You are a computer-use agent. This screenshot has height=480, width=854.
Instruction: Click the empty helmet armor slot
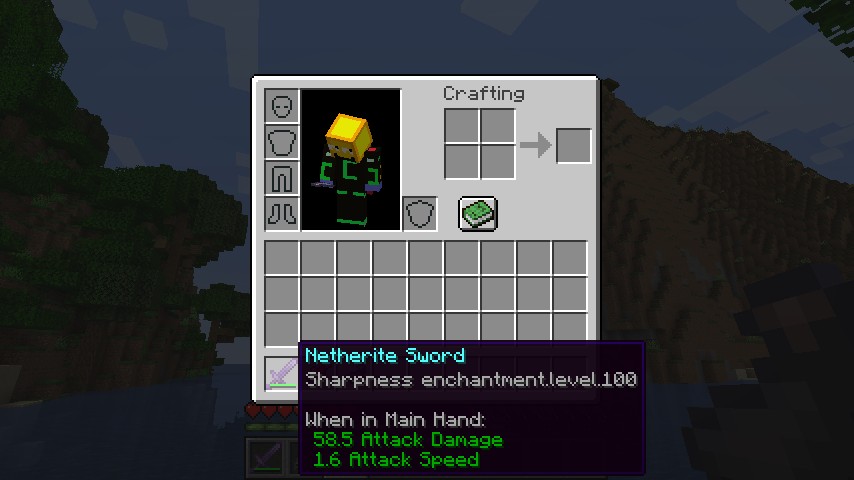coord(282,105)
